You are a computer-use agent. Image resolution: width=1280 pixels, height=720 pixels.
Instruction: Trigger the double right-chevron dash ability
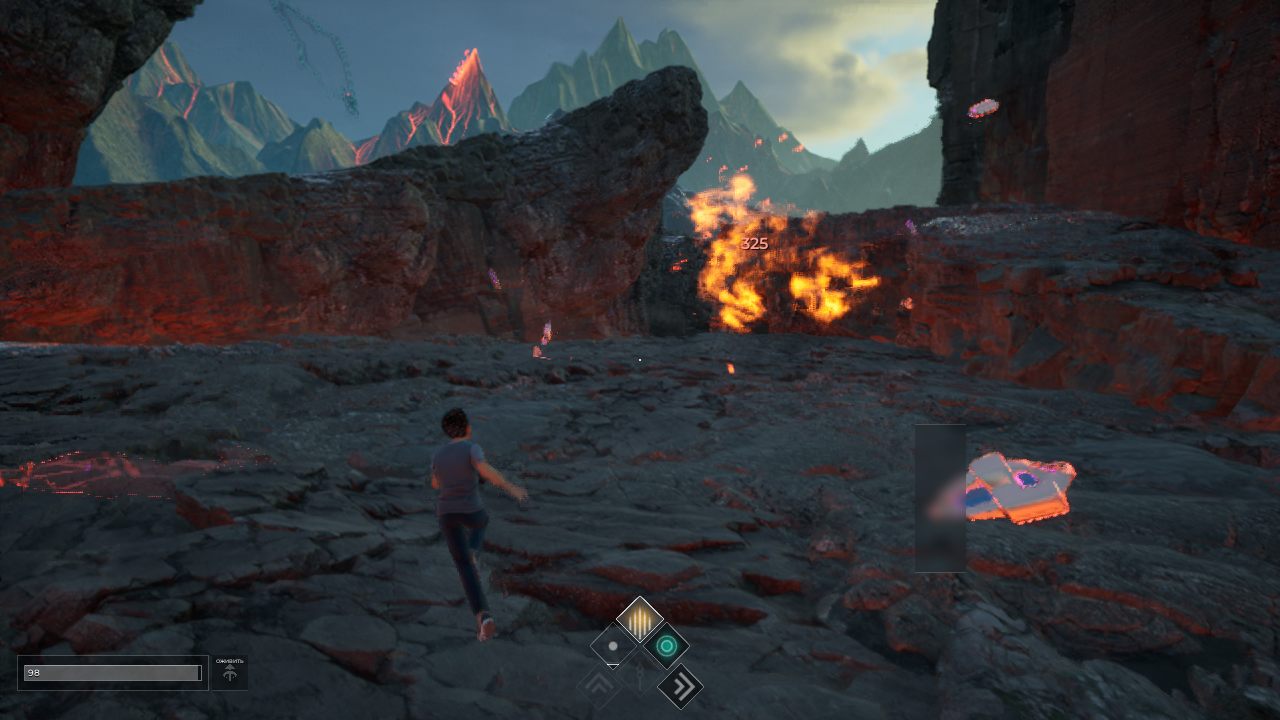(680, 686)
